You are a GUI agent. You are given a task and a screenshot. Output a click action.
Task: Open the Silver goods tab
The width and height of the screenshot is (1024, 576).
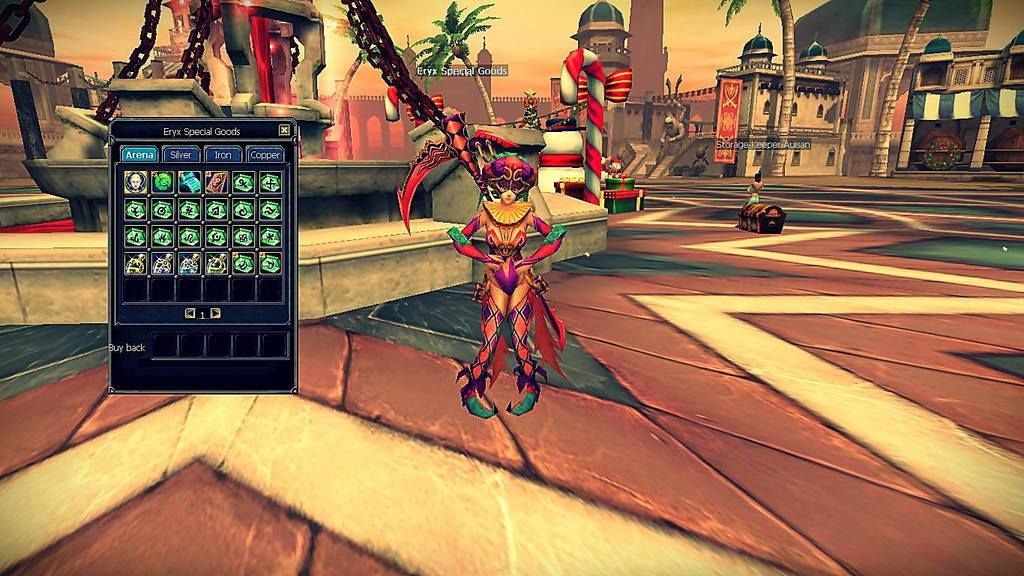[181, 155]
